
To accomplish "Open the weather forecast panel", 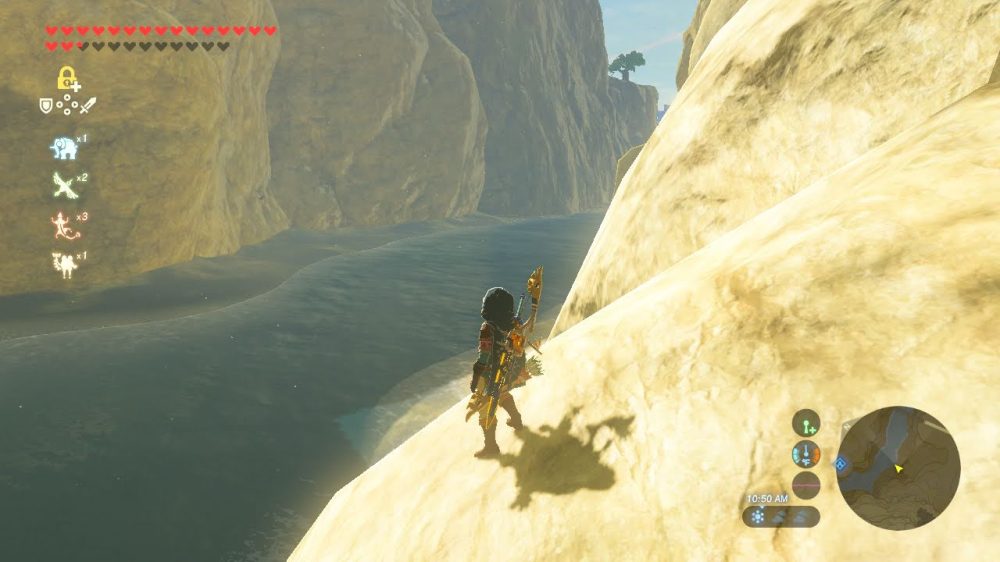I will tap(781, 517).
